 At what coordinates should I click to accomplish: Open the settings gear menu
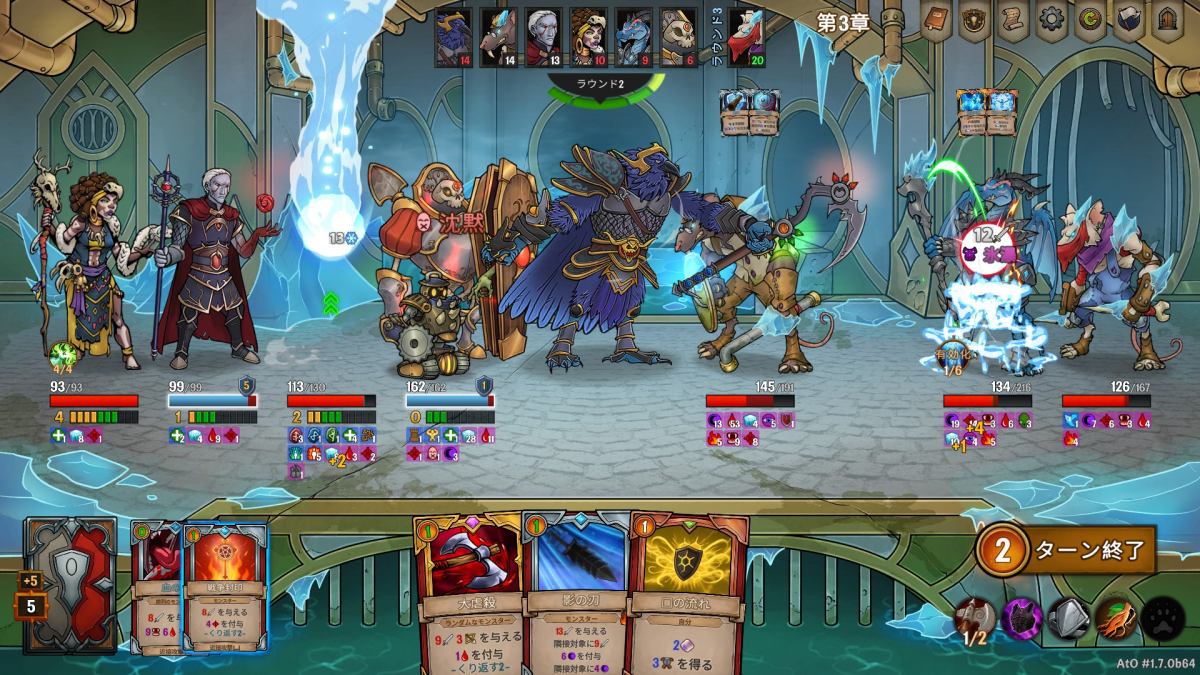pyautogui.click(x=1050, y=20)
